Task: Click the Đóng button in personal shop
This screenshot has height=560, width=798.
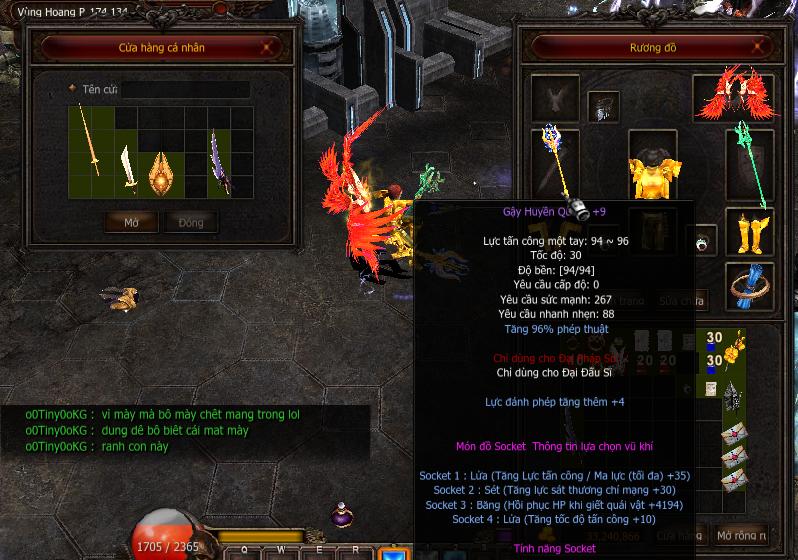Action: 190,223
